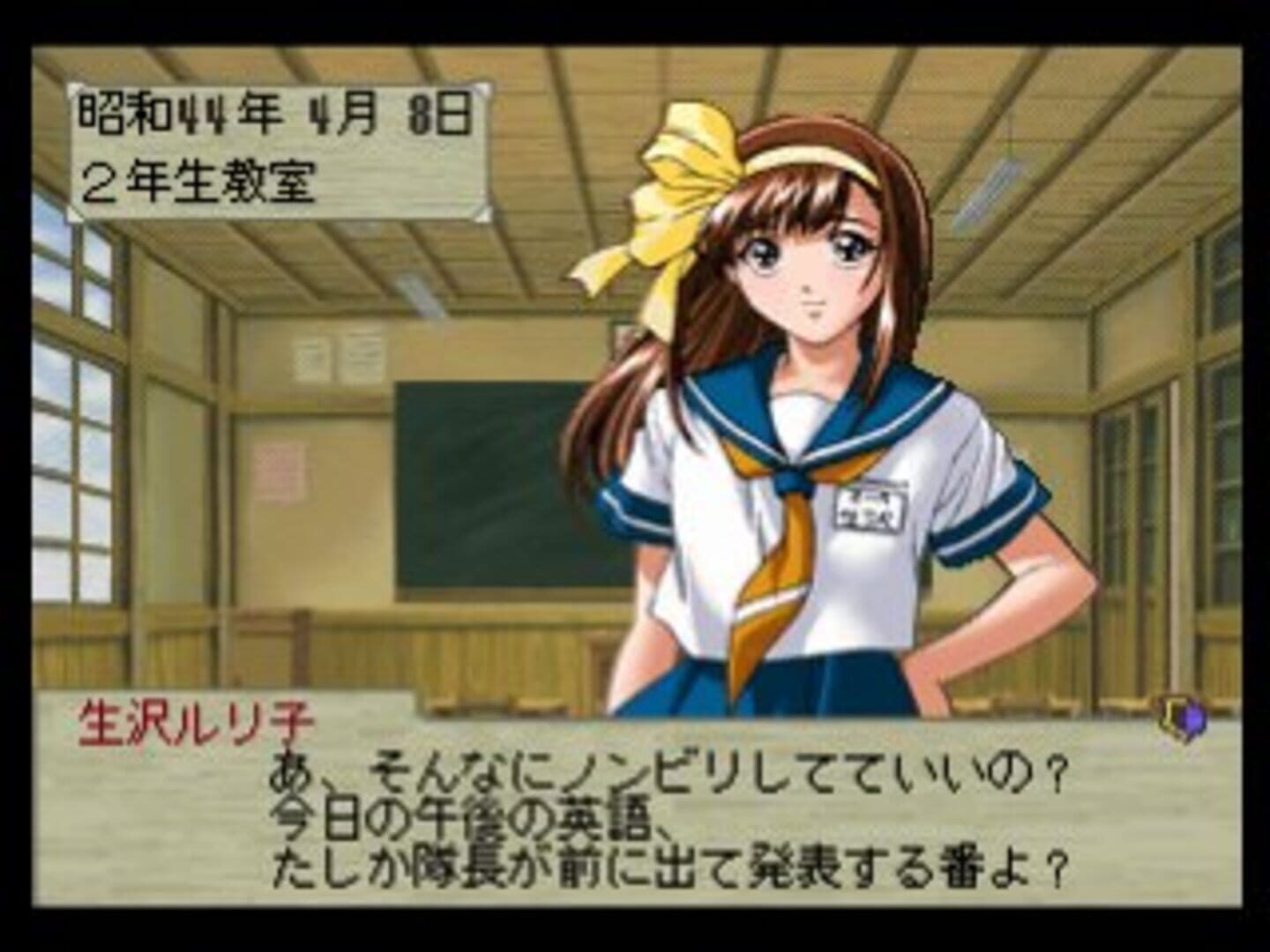Click the date stamp showing 昭和44年 4月 8日

pyautogui.click(x=273, y=108)
